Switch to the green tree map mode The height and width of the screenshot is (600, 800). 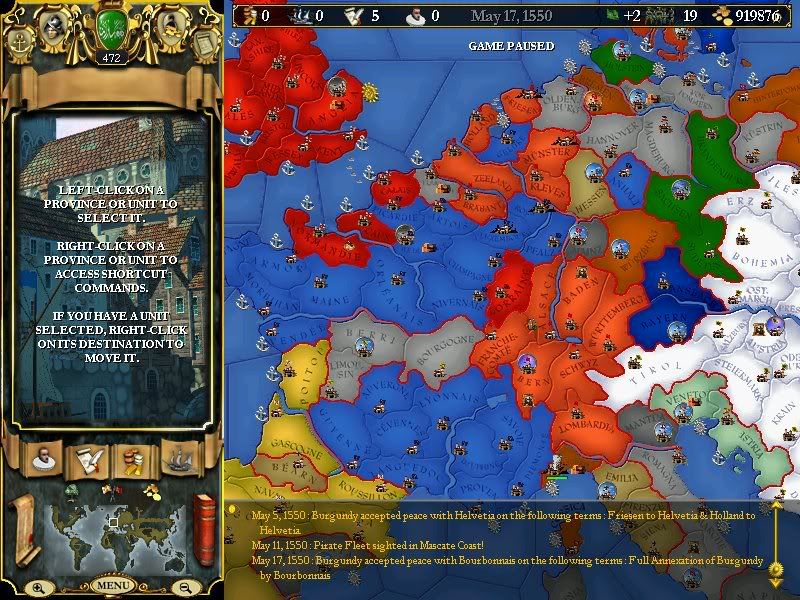point(72,490)
